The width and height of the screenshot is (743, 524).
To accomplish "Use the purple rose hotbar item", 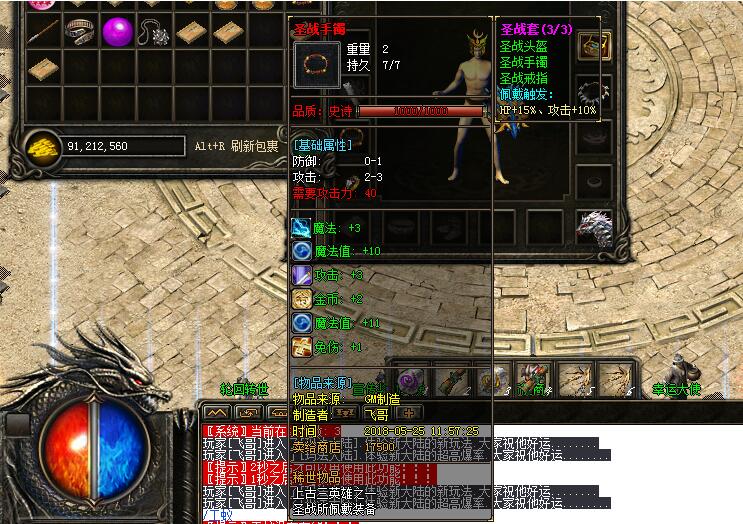I will point(411,380).
